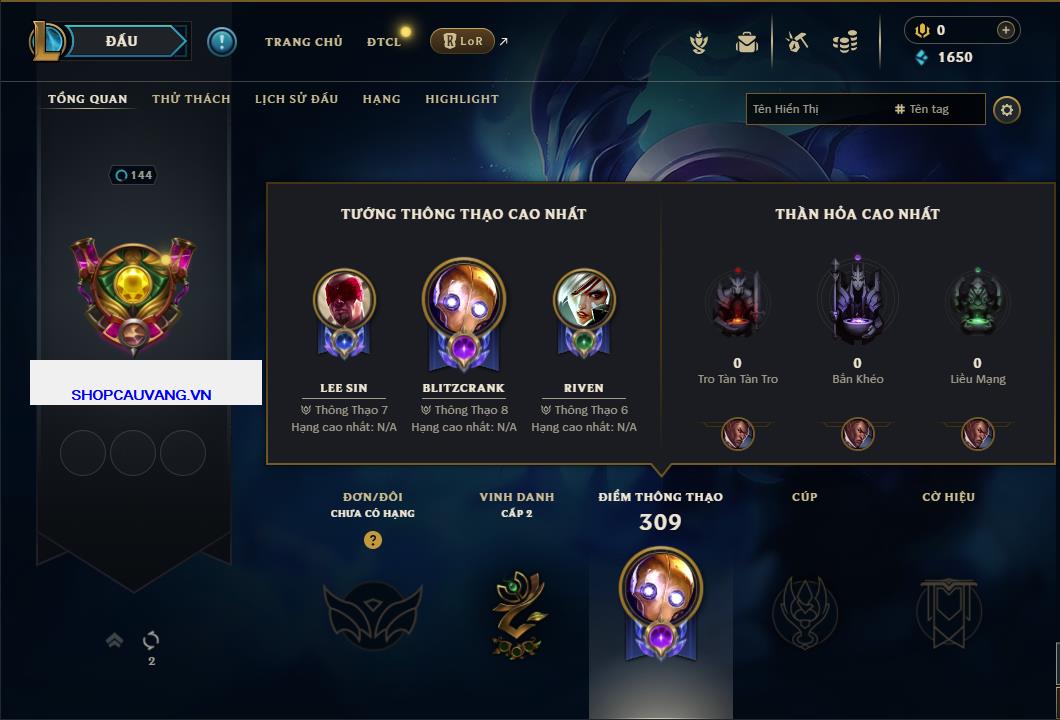Show the VINH DANH honor emblem
The image size is (1060, 720).
(x=517, y=608)
